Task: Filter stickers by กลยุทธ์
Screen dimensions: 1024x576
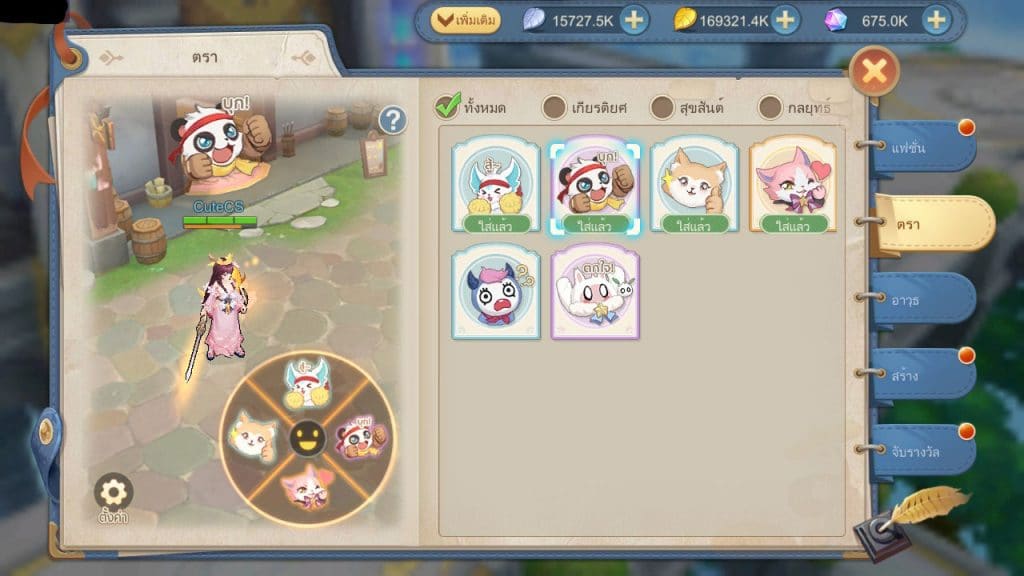Action: tap(770, 107)
